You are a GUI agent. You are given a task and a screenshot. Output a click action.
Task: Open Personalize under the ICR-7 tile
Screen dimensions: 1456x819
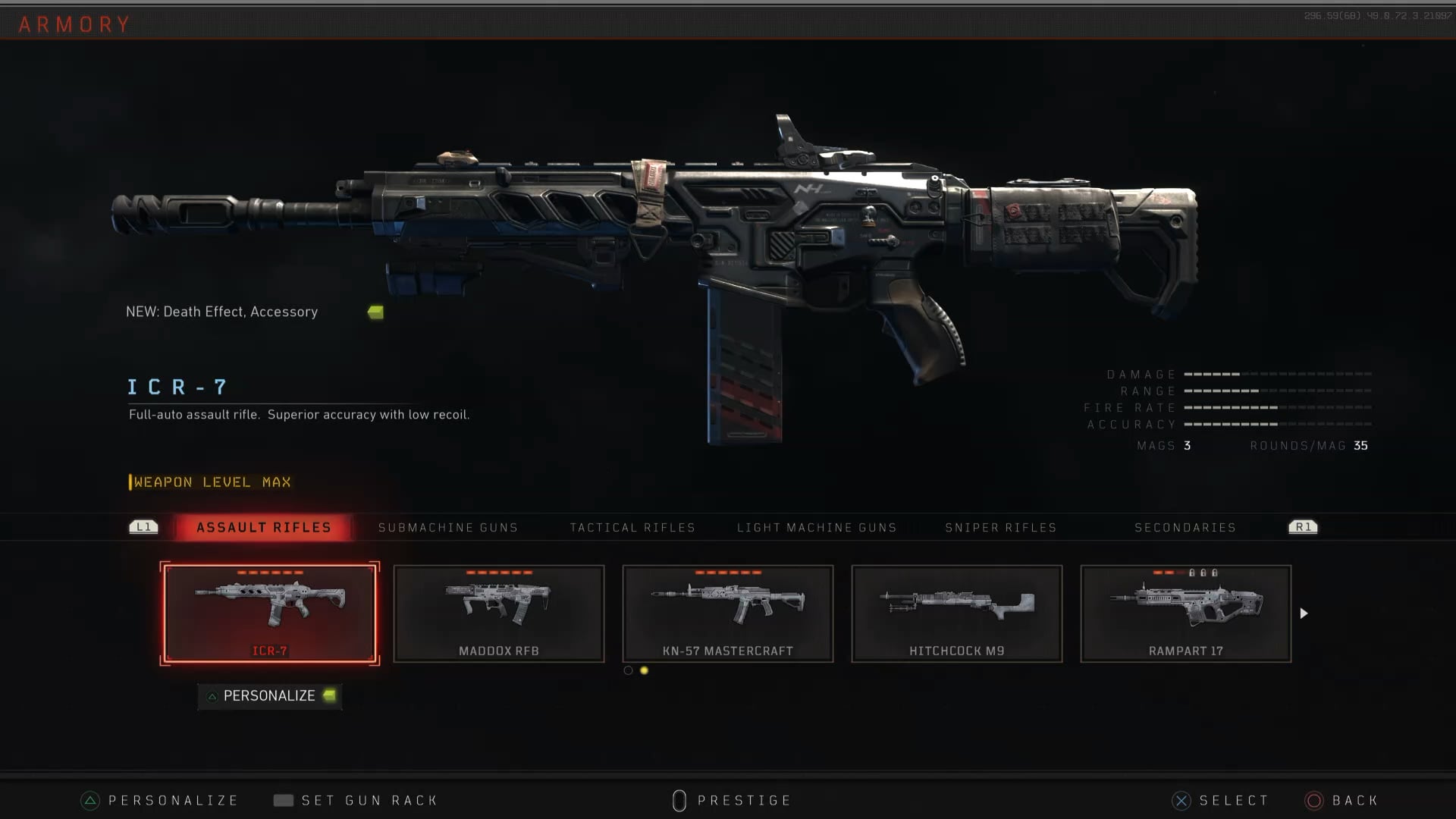[x=269, y=695]
